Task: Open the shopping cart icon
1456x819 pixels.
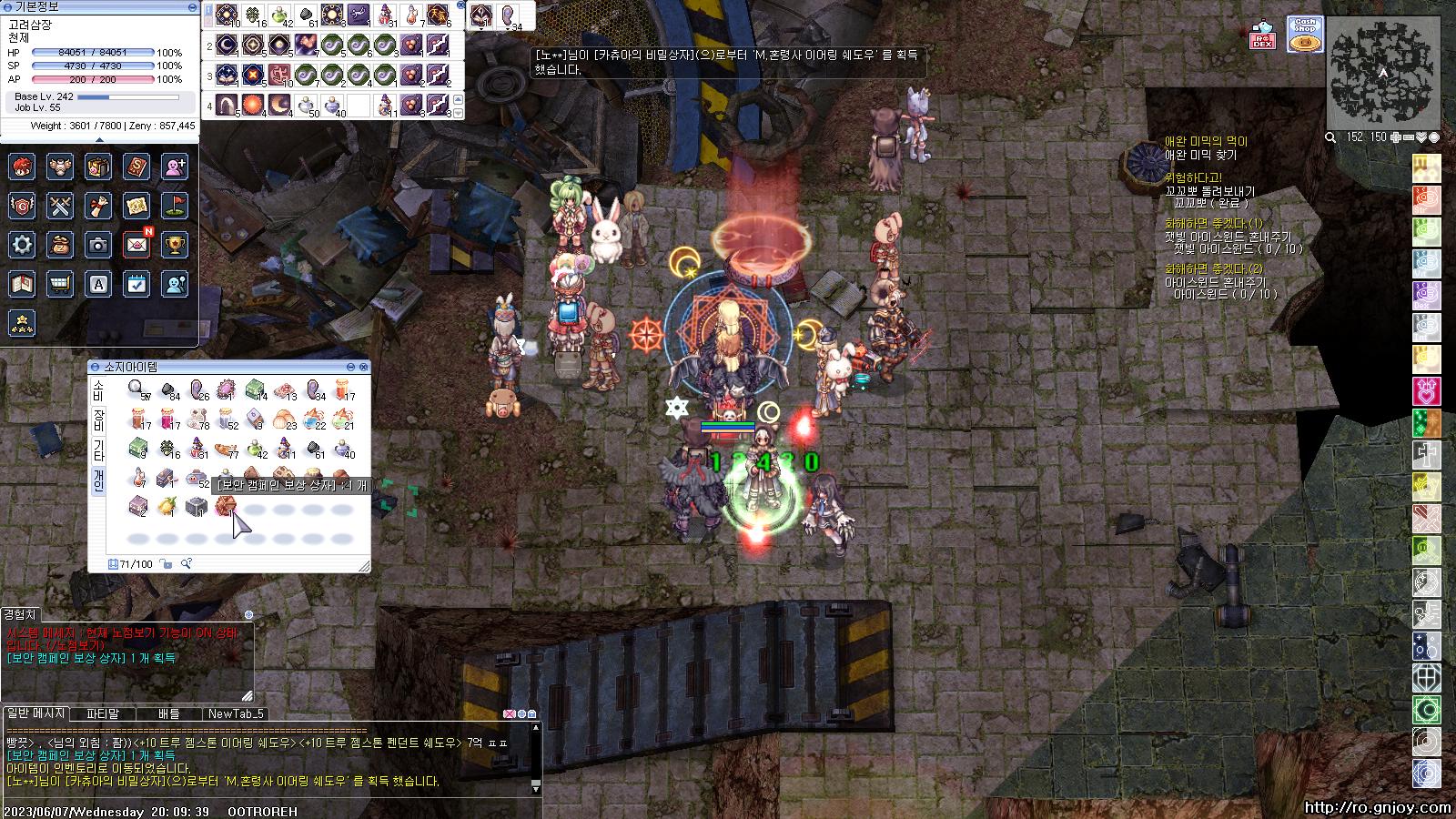Action: click(x=60, y=284)
